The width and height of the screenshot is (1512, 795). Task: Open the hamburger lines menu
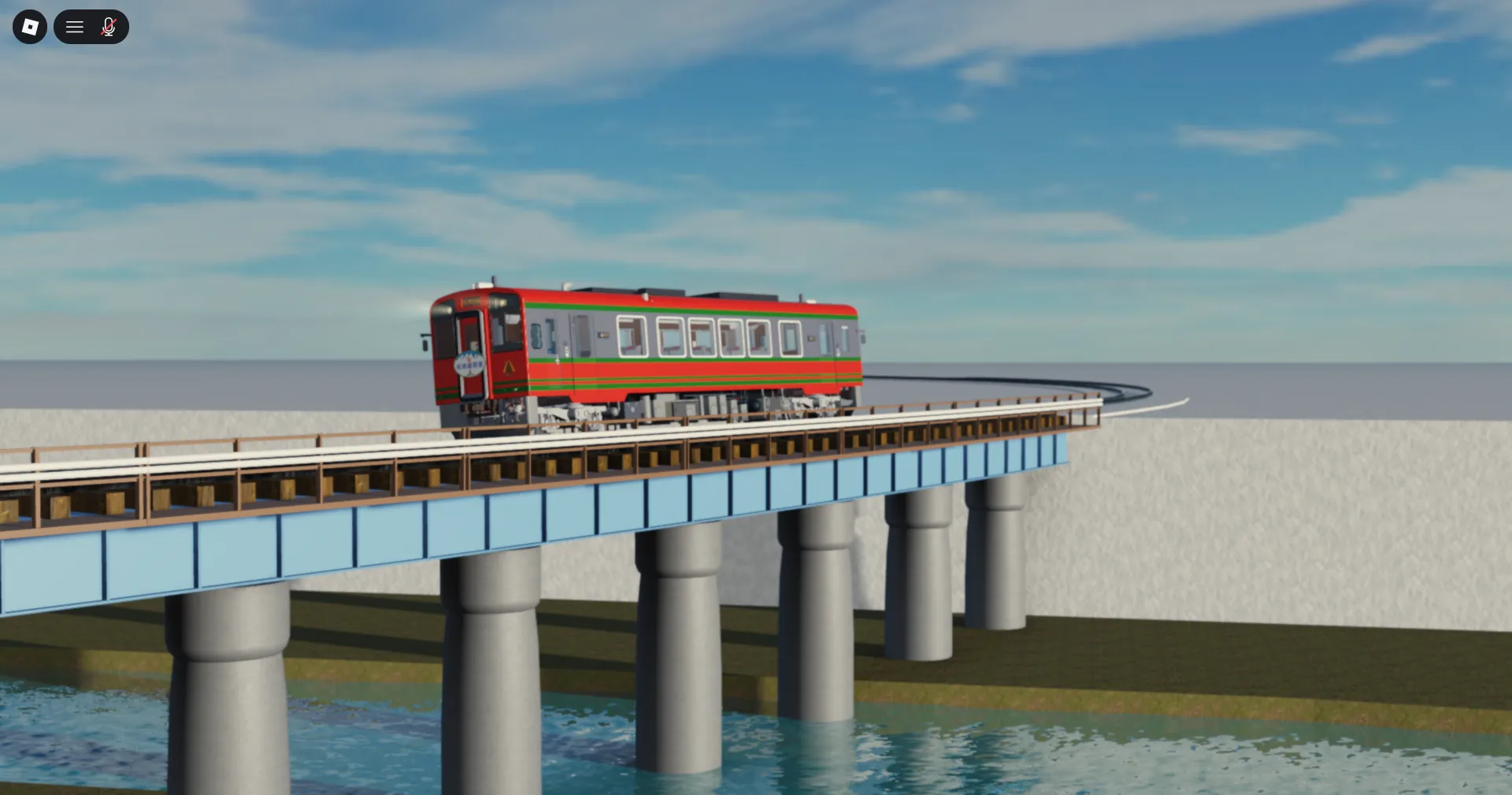(x=75, y=28)
